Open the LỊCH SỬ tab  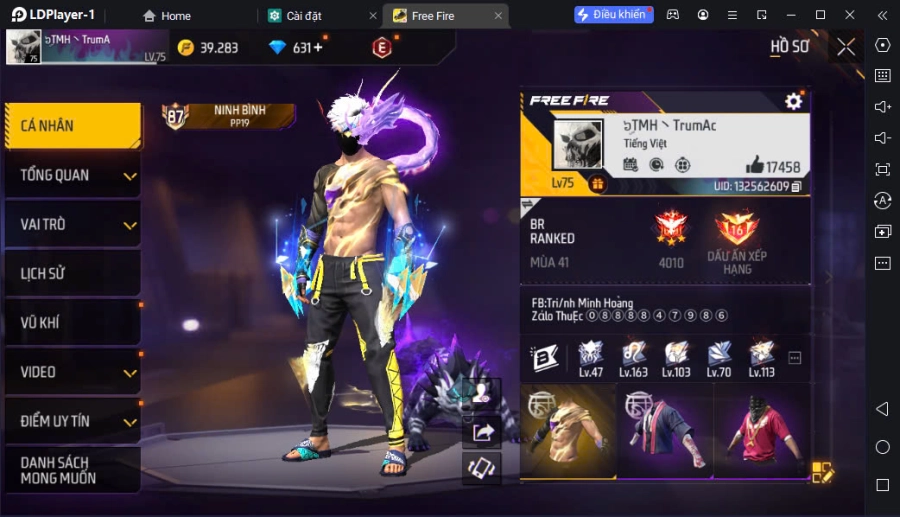(x=70, y=273)
